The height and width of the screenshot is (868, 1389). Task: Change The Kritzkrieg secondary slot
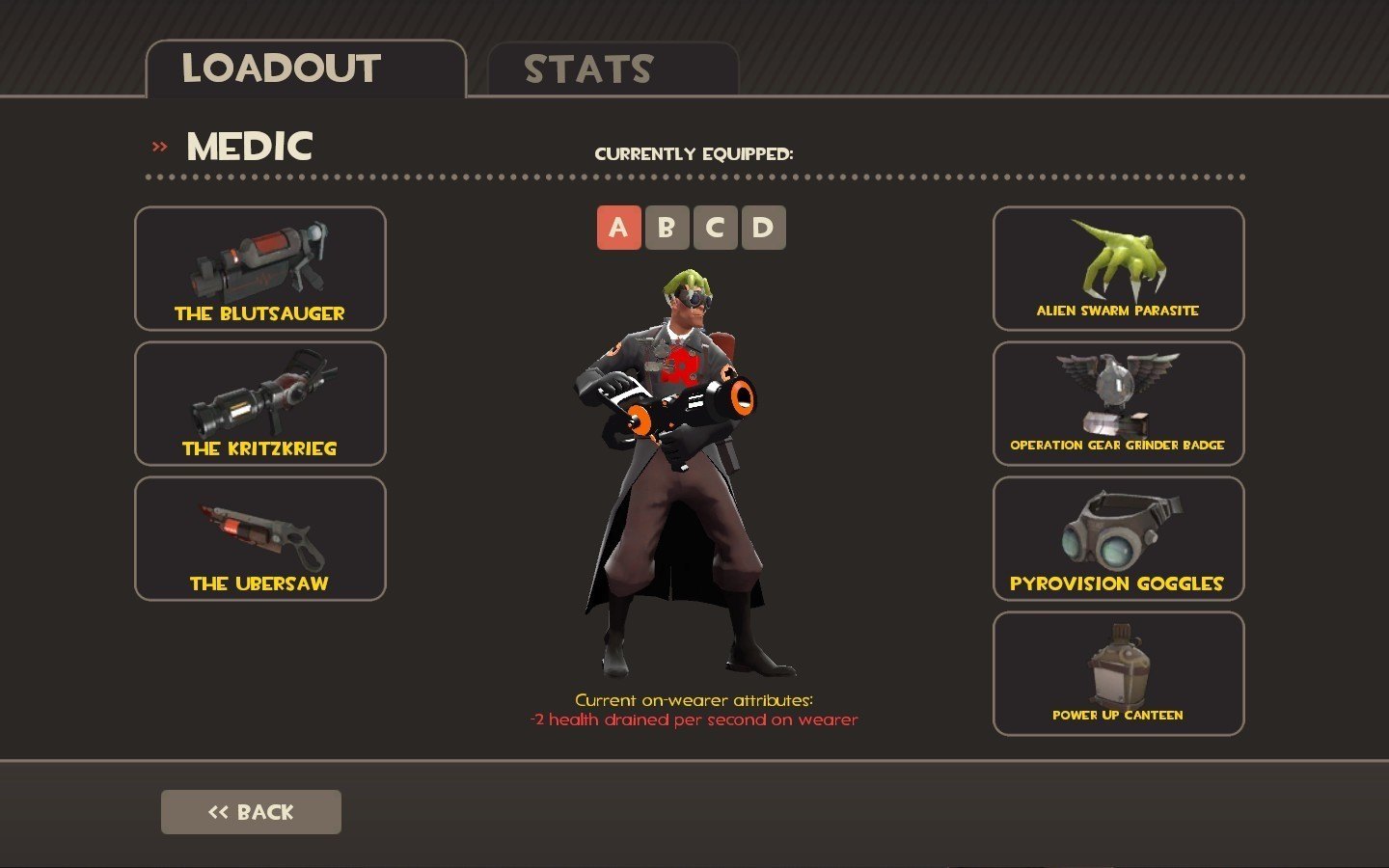[260, 403]
